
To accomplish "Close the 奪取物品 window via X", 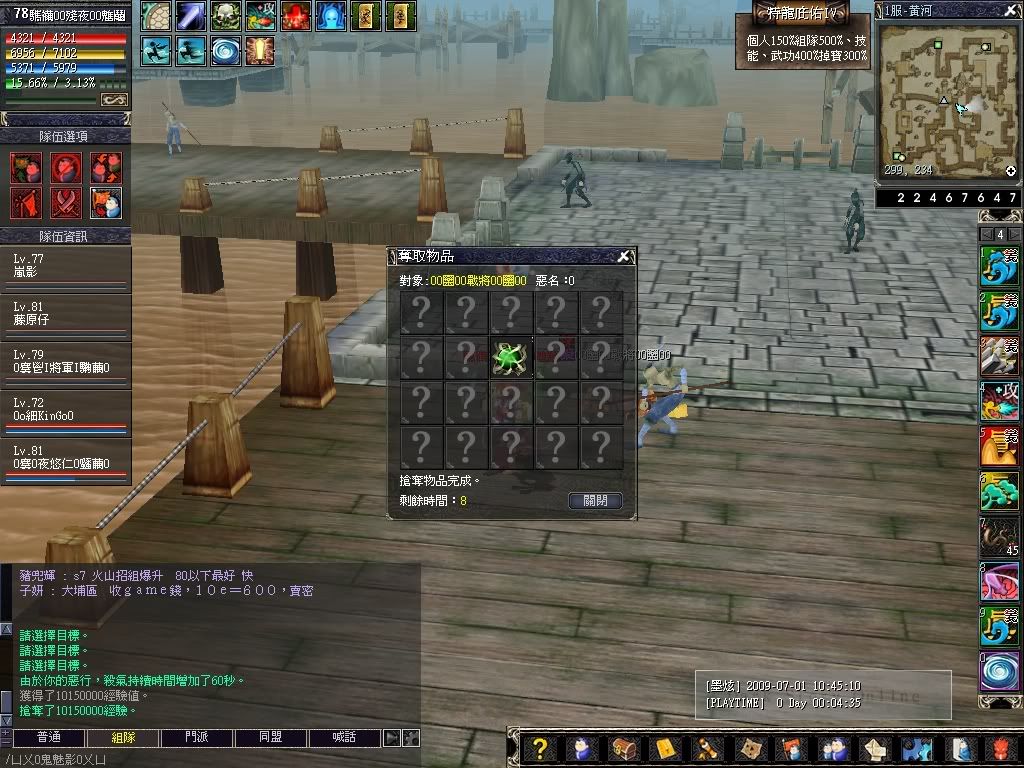I will [623, 257].
